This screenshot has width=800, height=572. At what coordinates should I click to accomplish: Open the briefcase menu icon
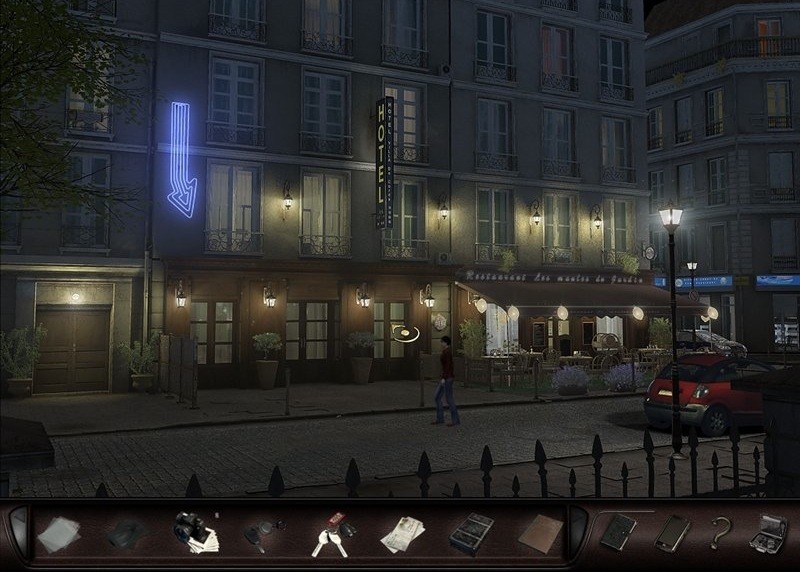click(767, 532)
